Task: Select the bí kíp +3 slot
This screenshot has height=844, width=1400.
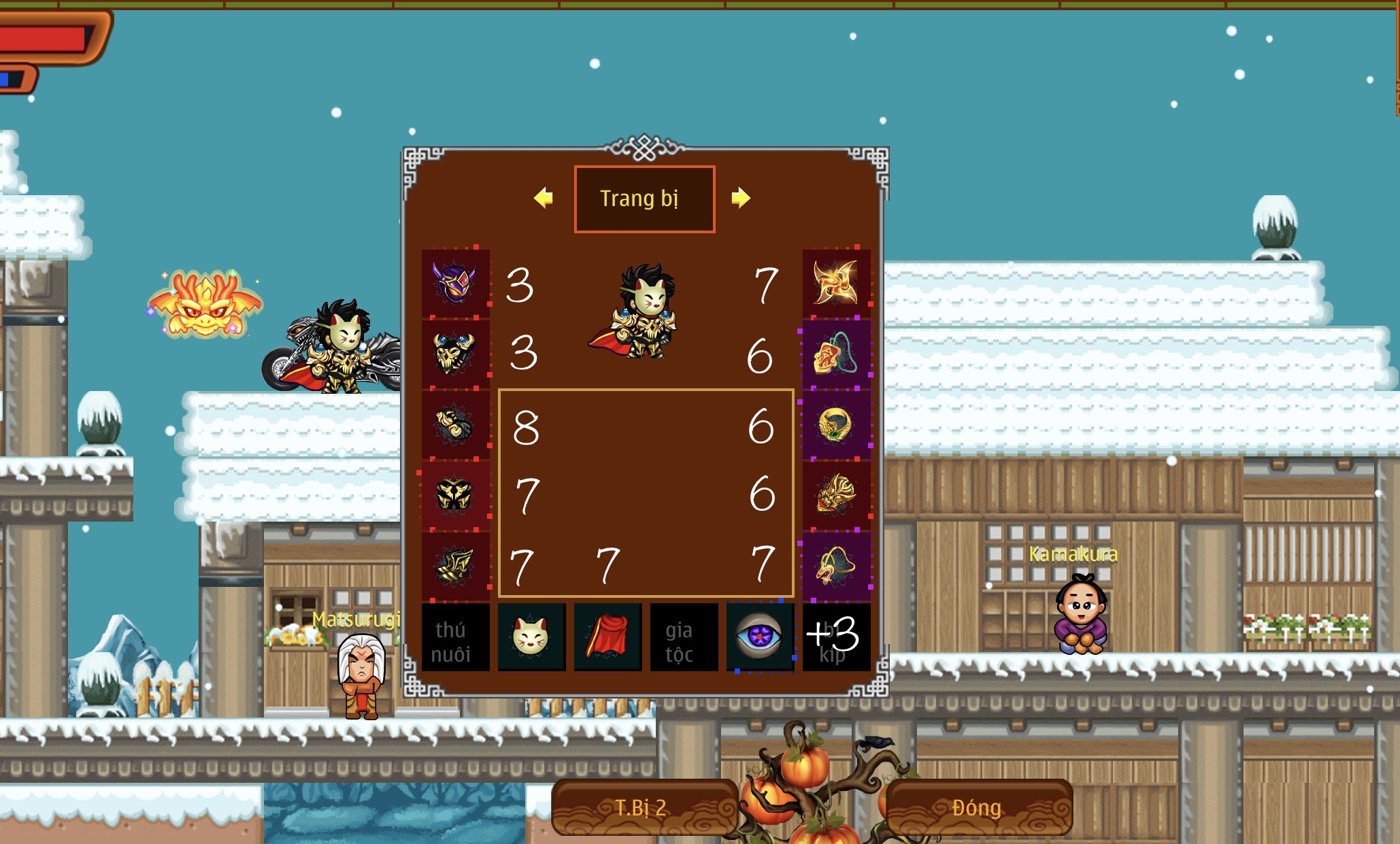Action: [x=836, y=637]
